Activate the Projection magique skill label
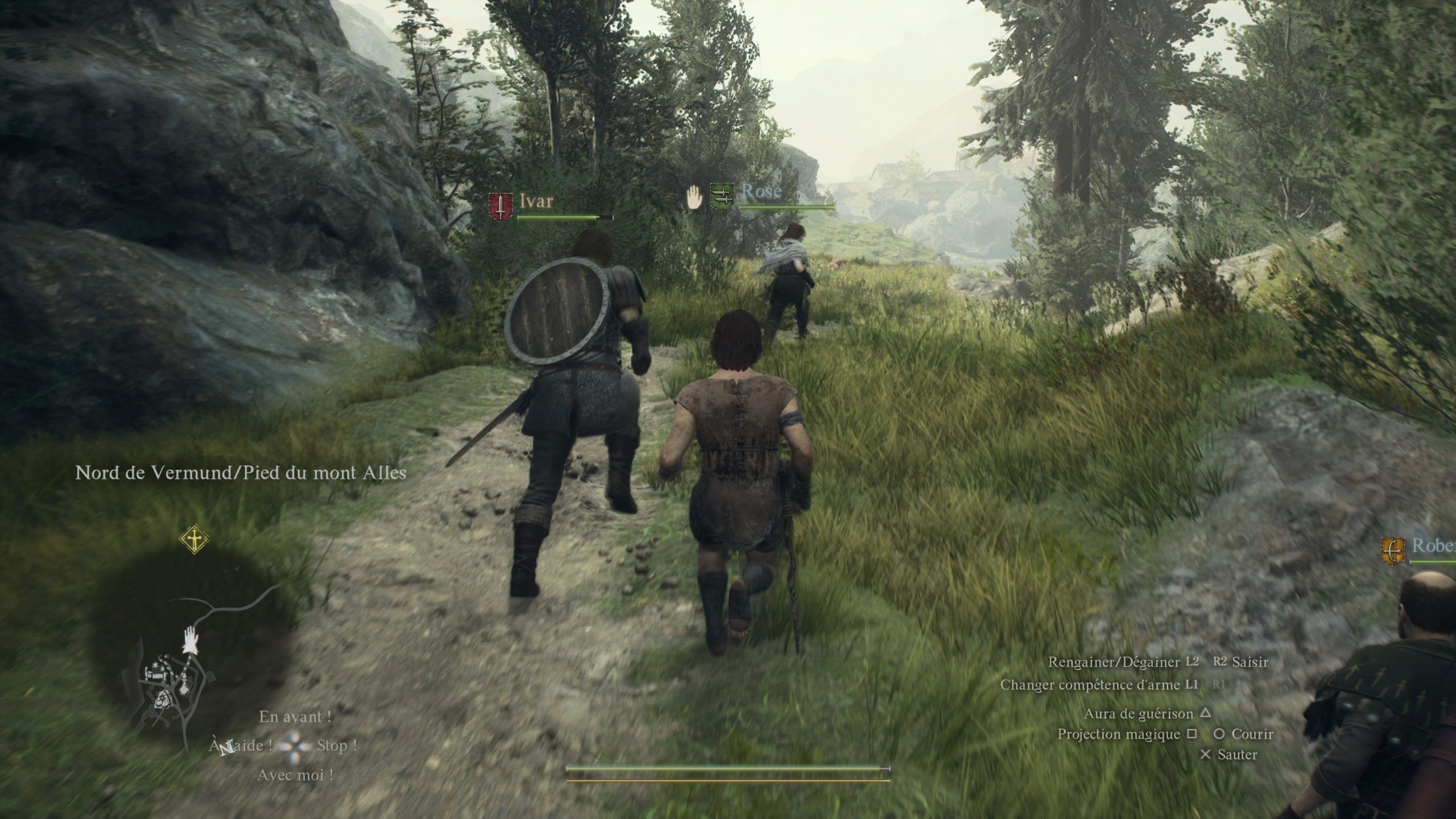The height and width of the screenshot is (819, 1456). [1118, 734]
